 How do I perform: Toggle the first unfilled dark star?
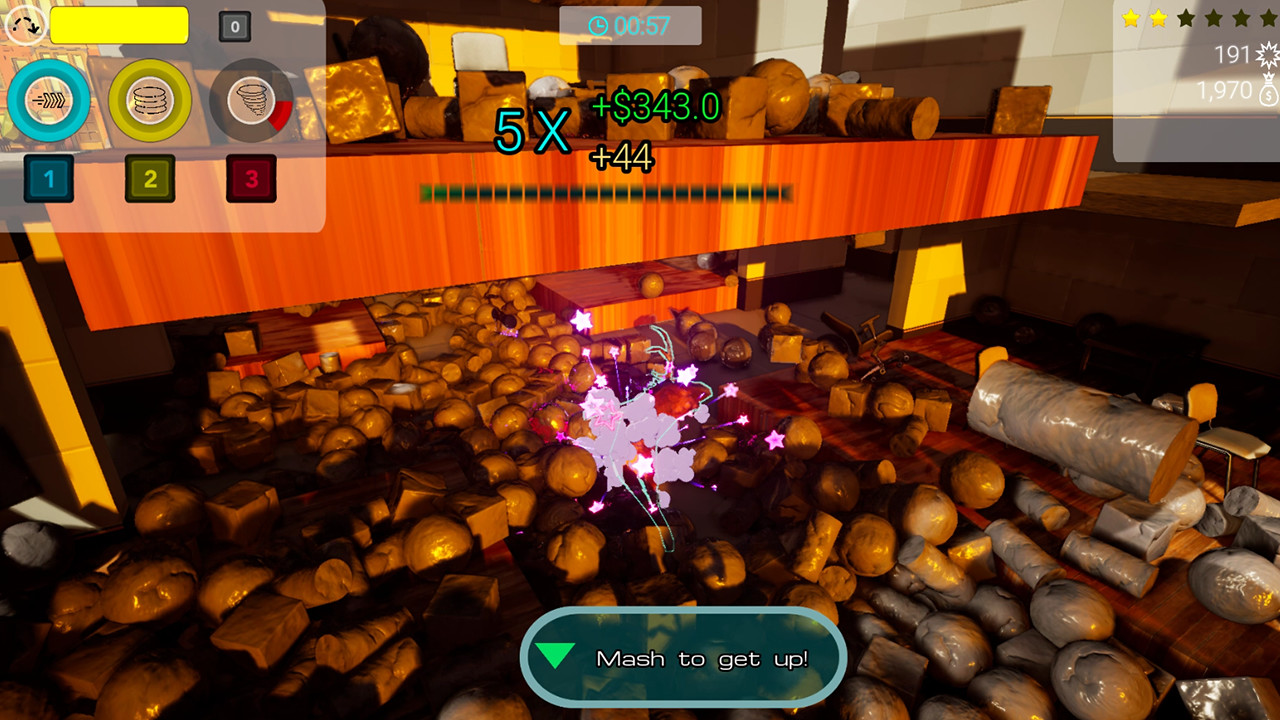pos(1185,18)
